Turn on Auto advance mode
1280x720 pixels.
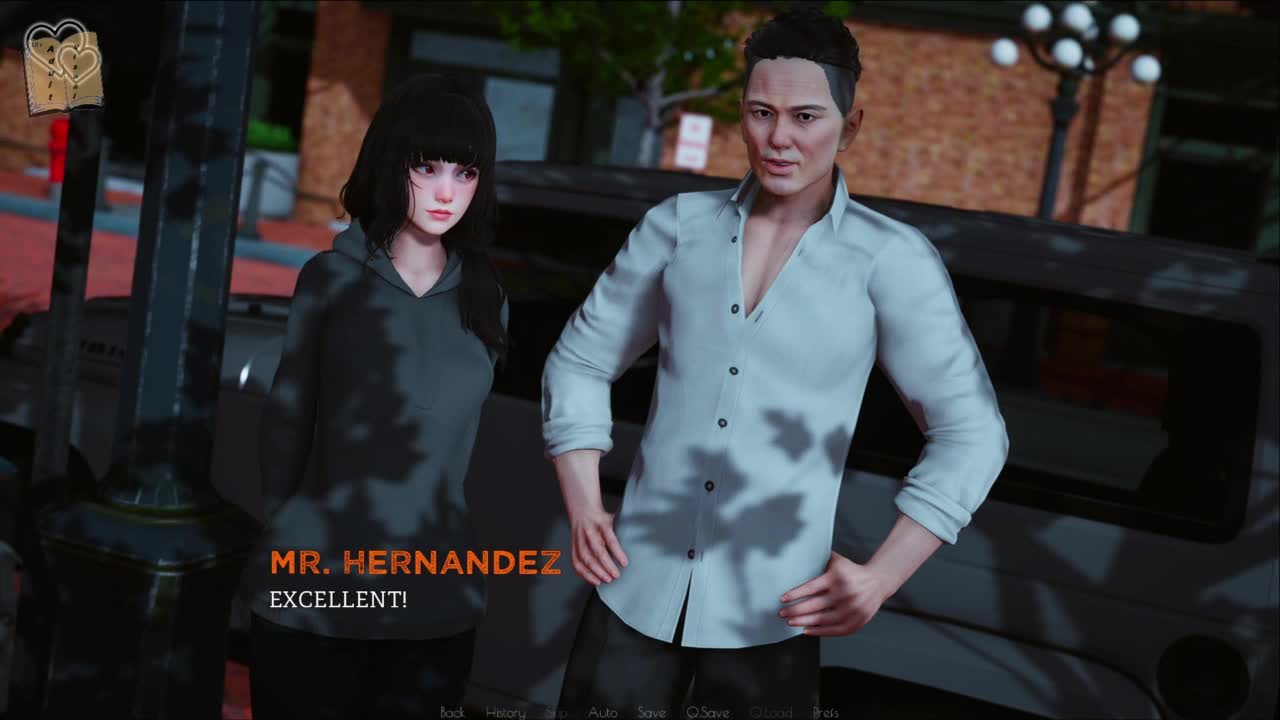click(602, 712)
